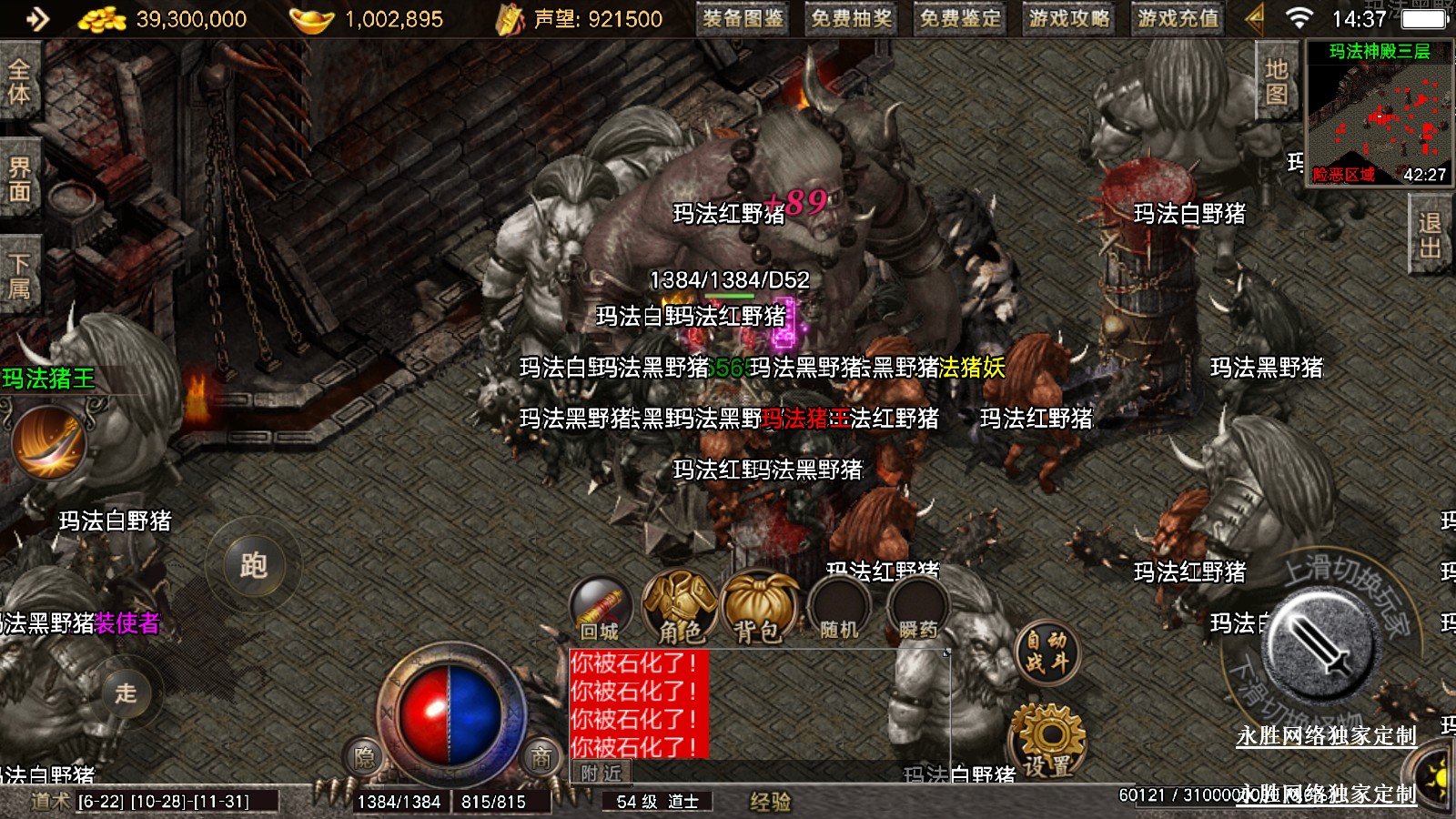Open the 免费鉴定 free appraisal menu

[x=960, y=18]
